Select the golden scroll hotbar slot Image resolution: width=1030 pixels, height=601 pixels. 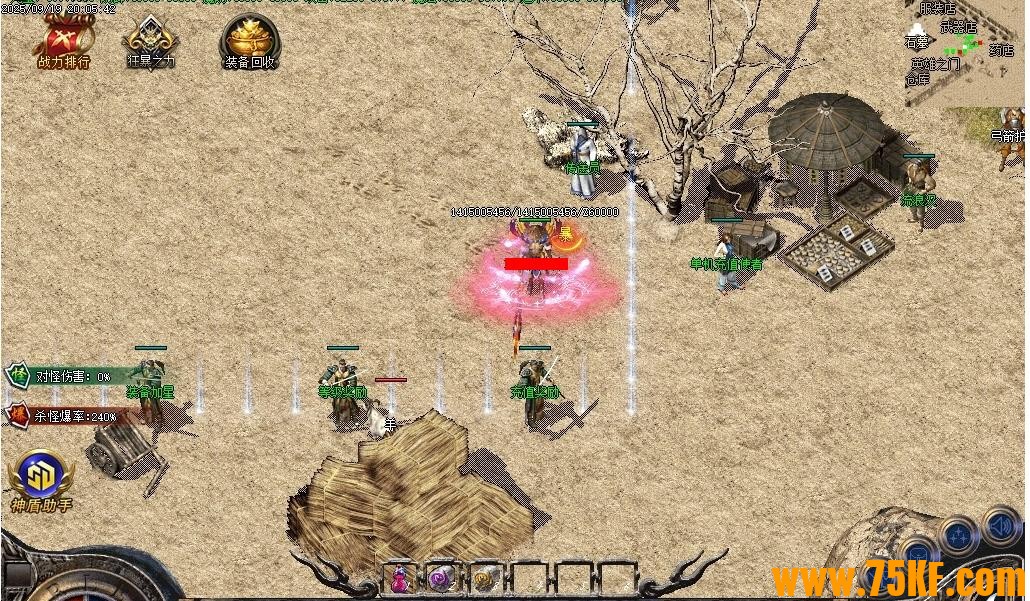(485, 578)
